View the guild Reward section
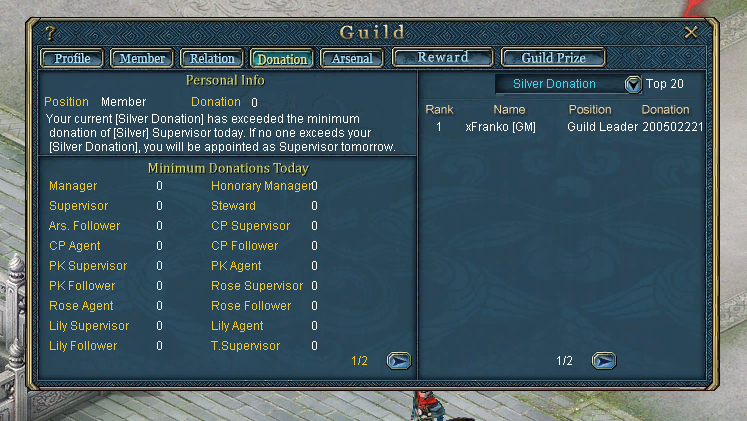Screen dimensions: 747x421 (x=442, y=58)
